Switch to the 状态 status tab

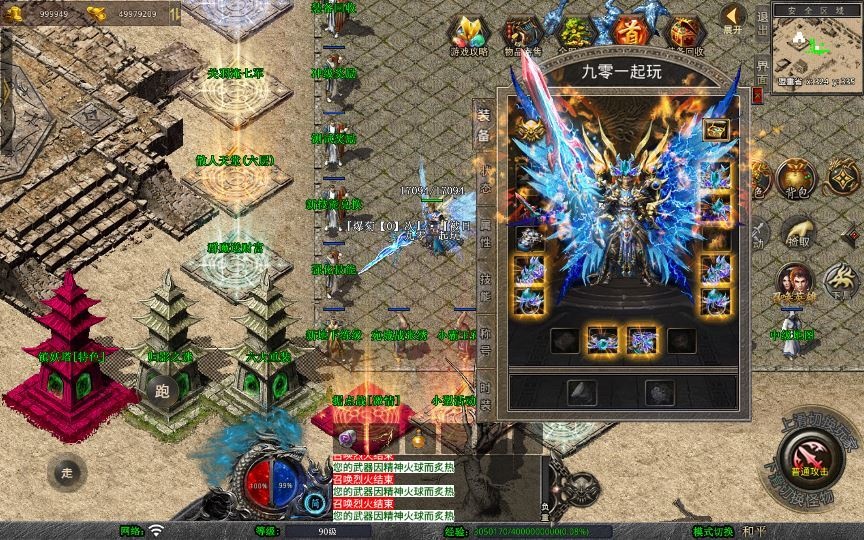coord(485,179)
